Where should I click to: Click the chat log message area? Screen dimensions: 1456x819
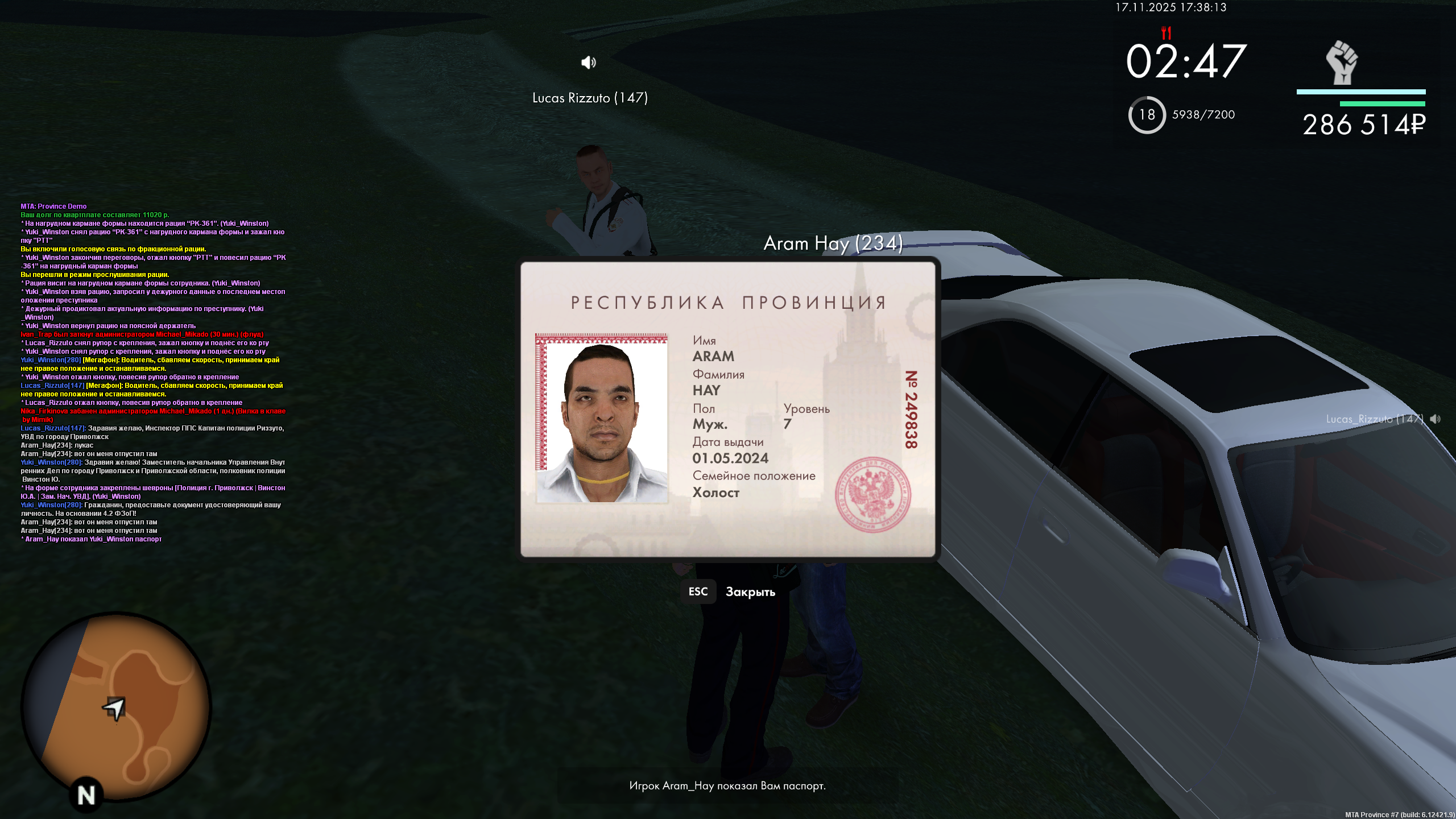152,373
